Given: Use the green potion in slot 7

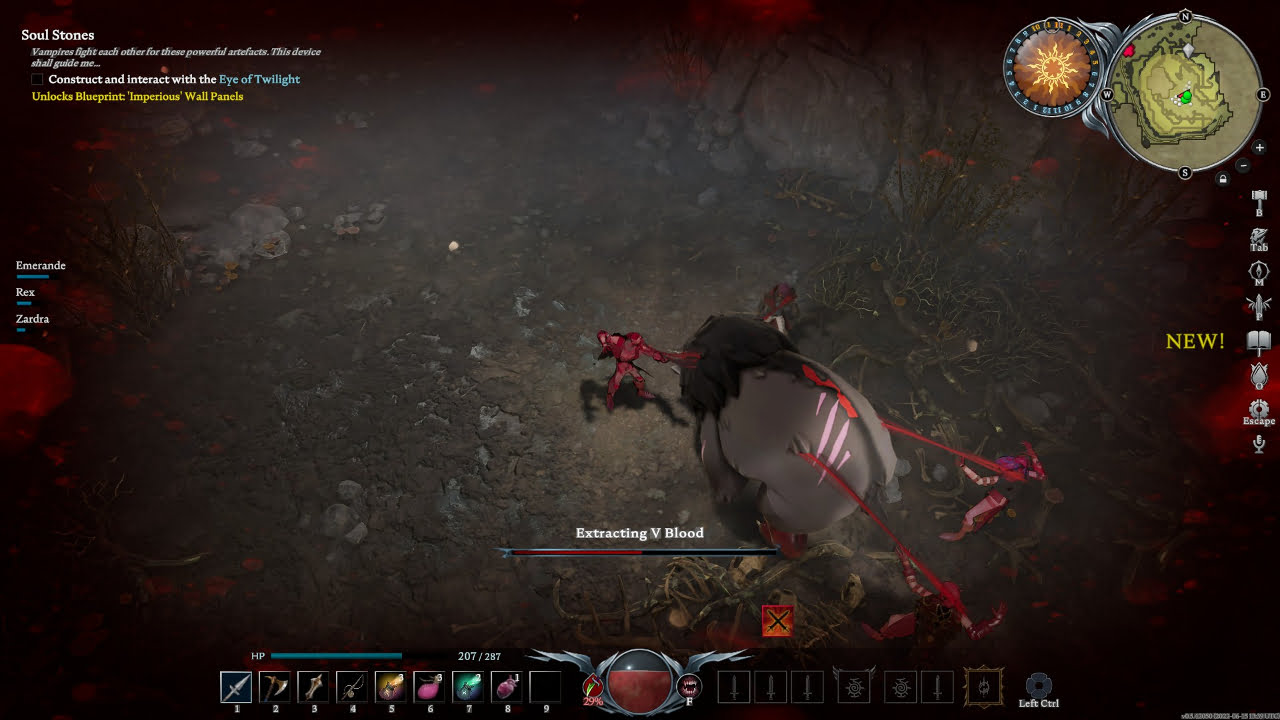Looking at the screenshot, I should point(467,687).
